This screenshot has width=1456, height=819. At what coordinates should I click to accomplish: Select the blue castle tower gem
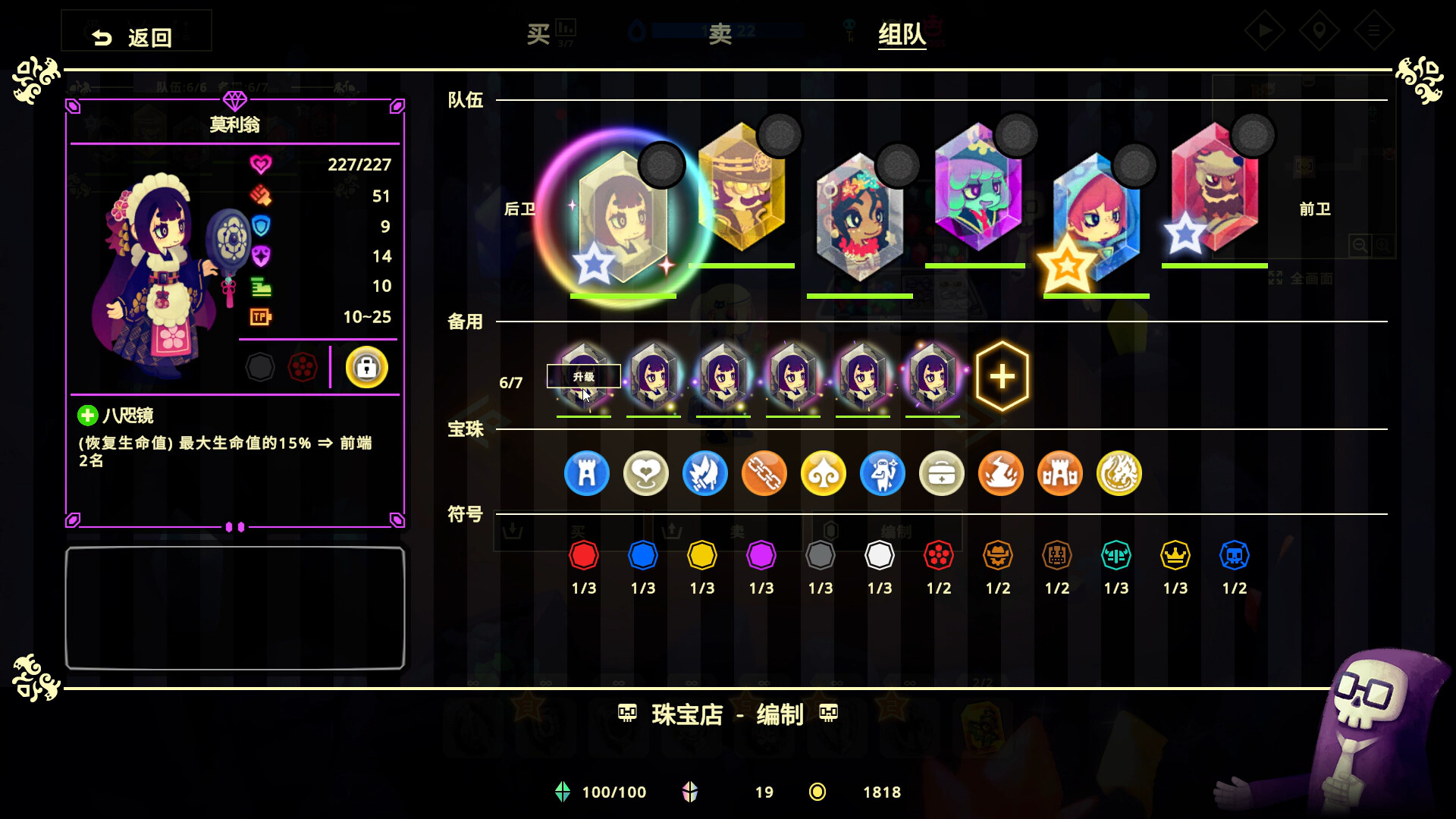[x=586, y=473]
